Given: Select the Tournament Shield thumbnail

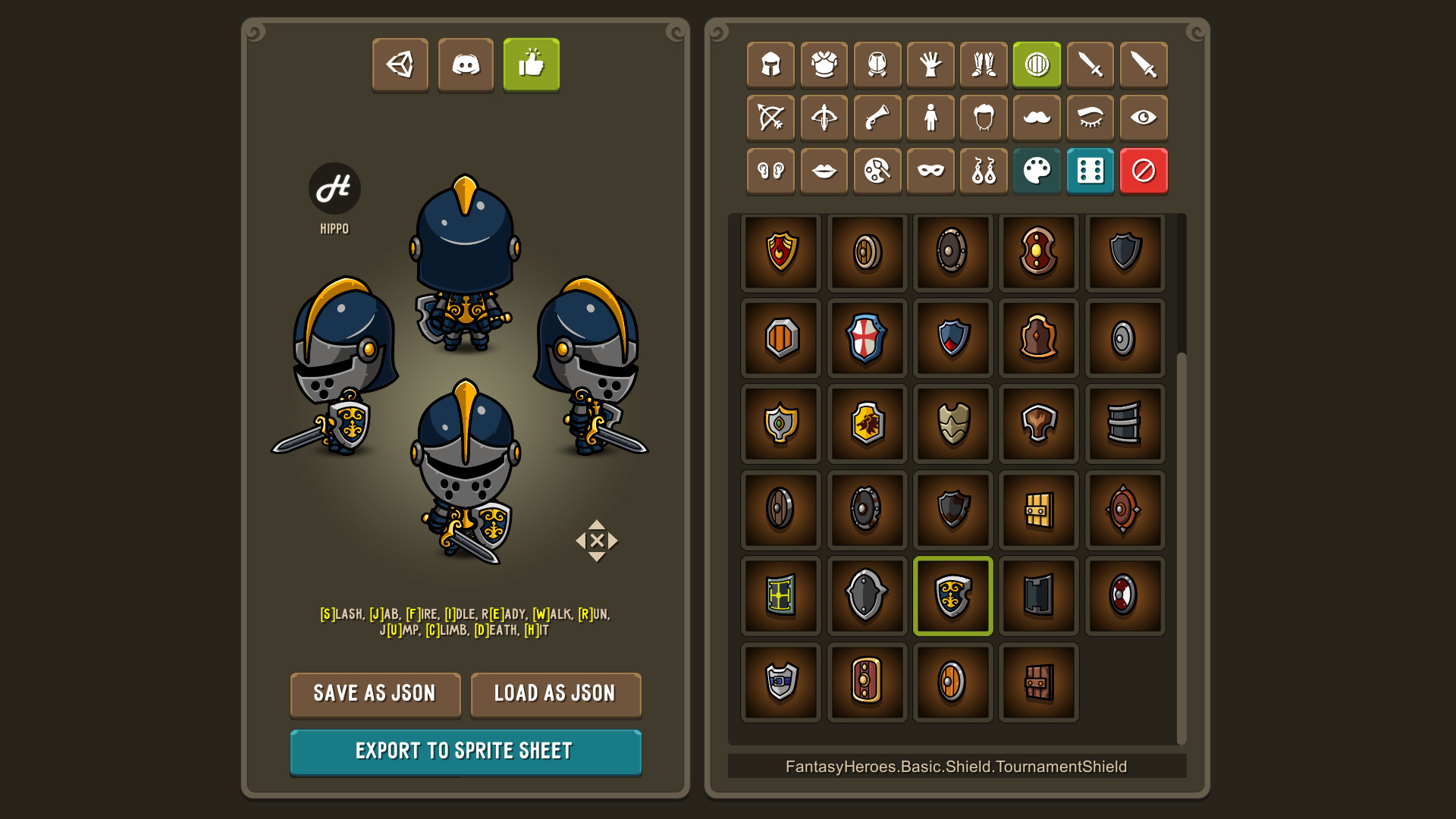Looking at the screenshot, I should [x=952, y=595].
